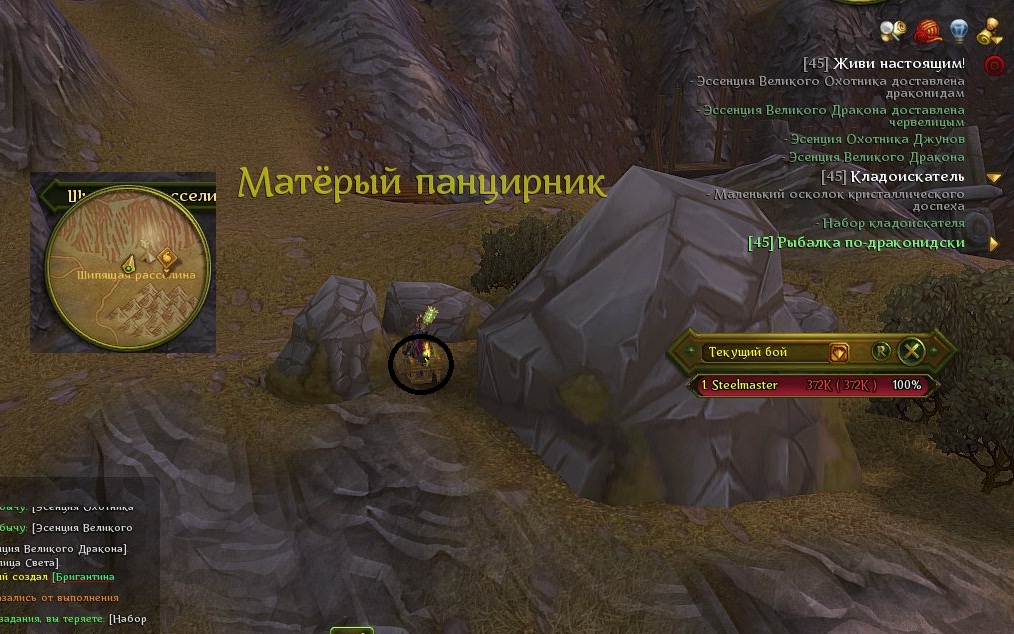Click the blue lightbulb hint icon

[x=959, y=31]
